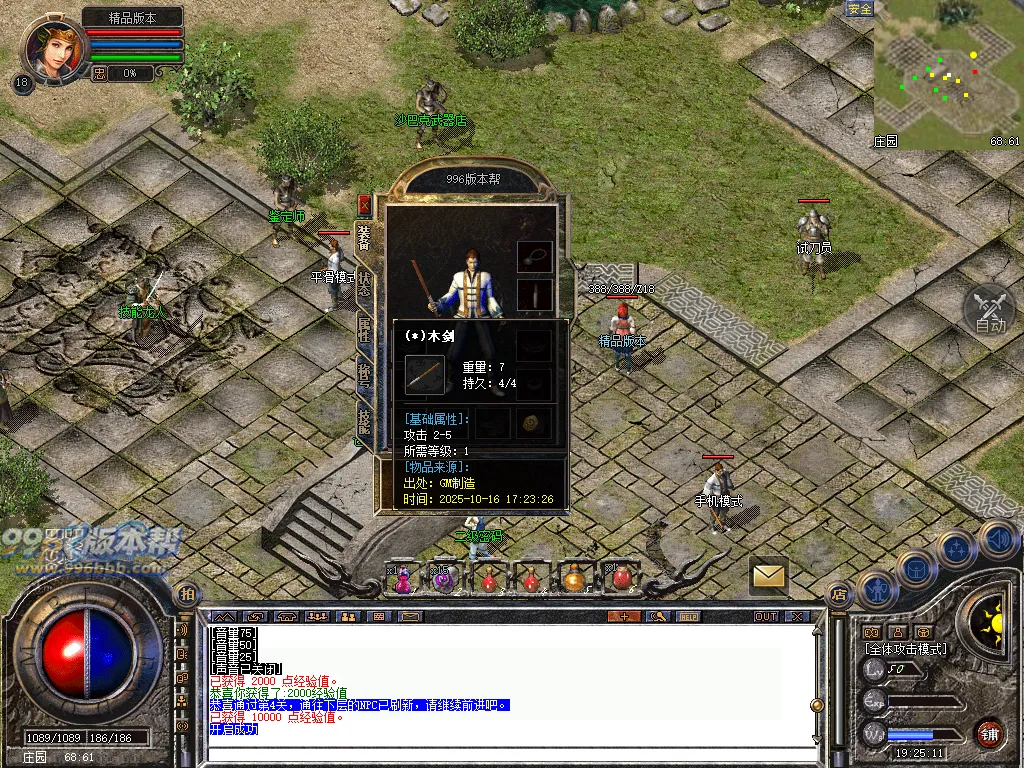Image resolution: width=1024 pixels, height=768 pixels.
Task: Open the mail envelope icon
Action: pos(768,575)
